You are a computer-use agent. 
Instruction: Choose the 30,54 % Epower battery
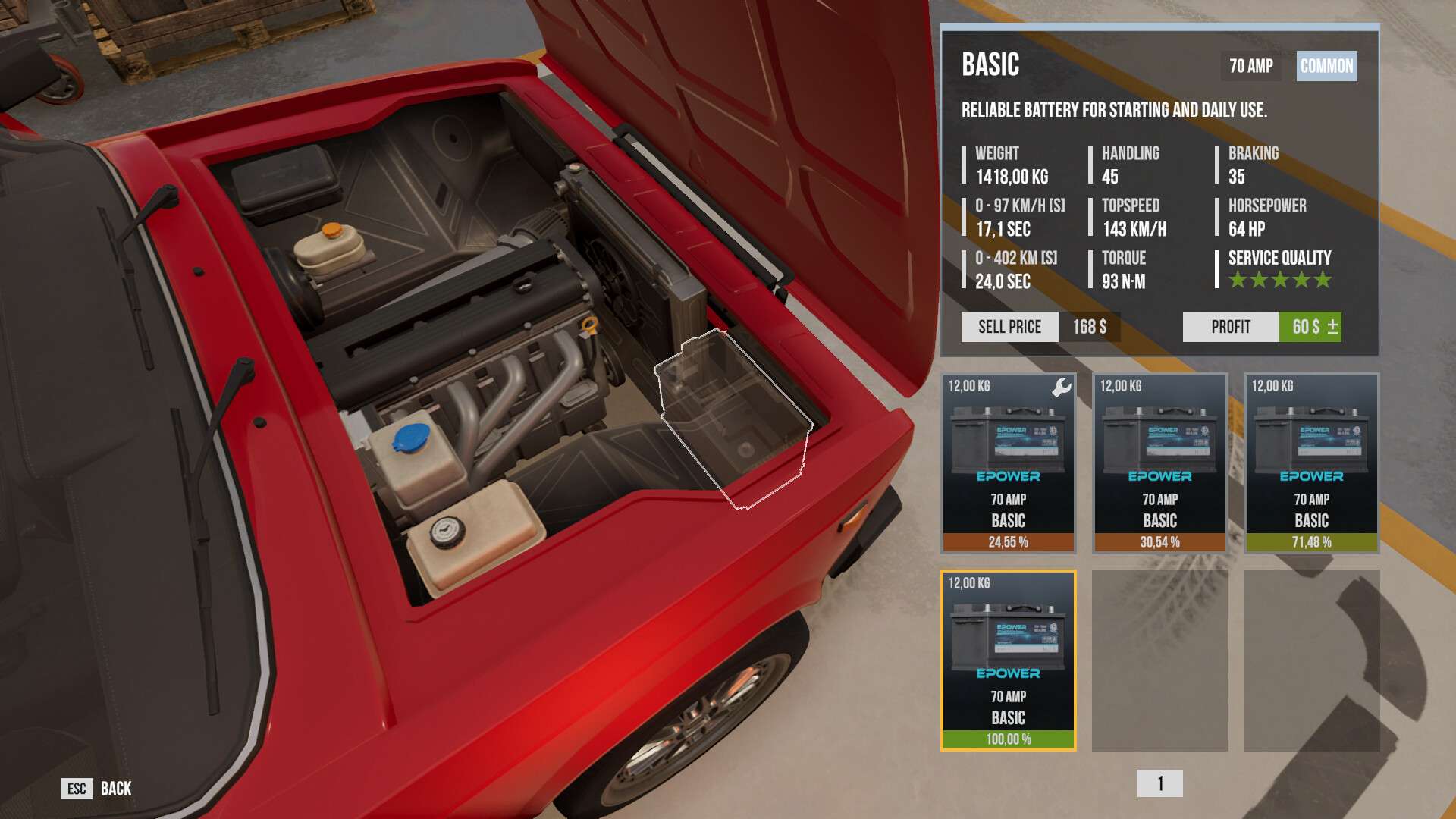pos(1159,463)
